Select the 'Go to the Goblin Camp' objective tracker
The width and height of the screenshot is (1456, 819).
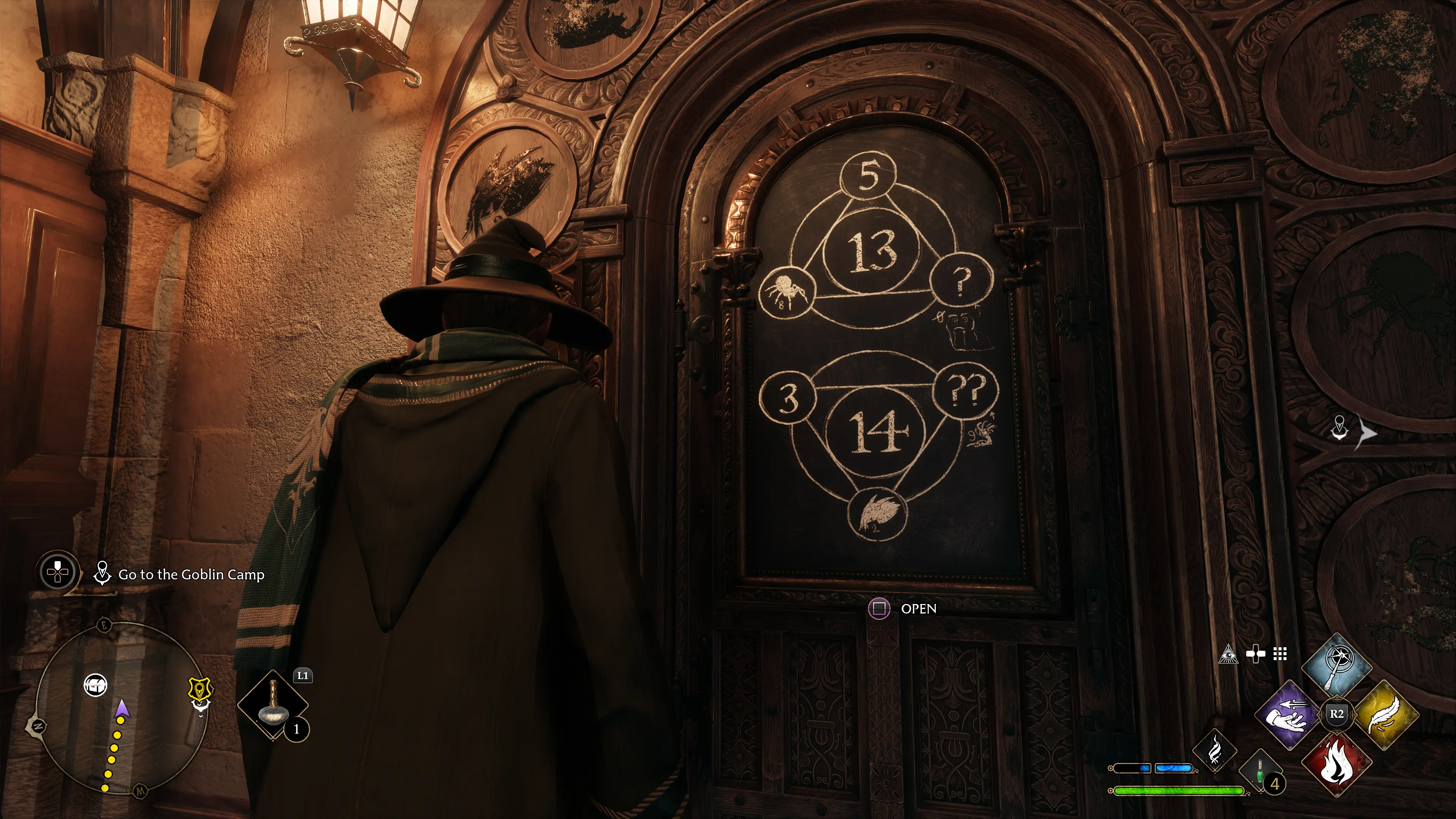[191, 575]
